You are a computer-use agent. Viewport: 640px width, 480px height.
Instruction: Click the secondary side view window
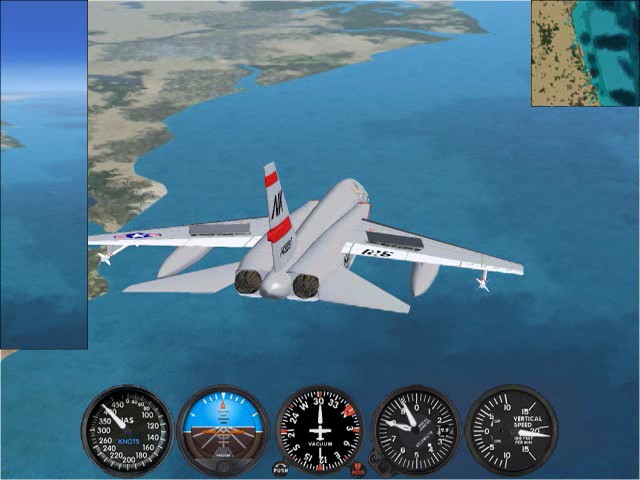43,175
